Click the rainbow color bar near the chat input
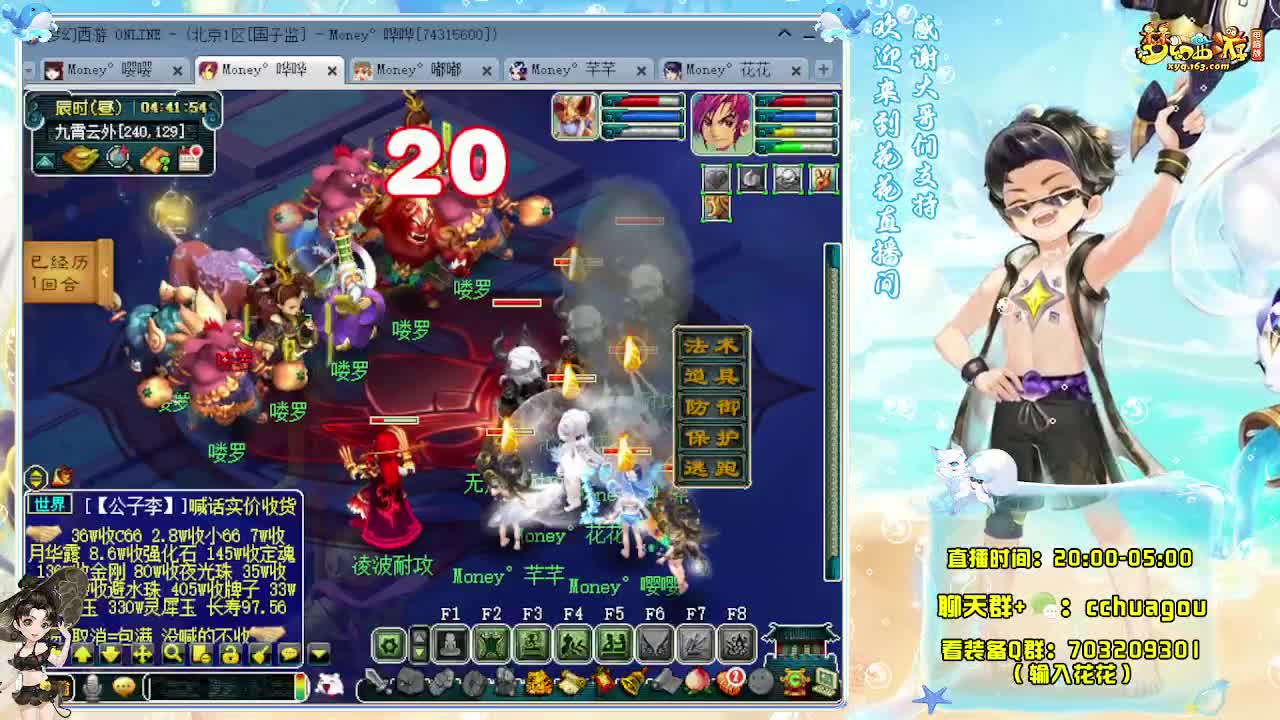 (x=300, y=688)
